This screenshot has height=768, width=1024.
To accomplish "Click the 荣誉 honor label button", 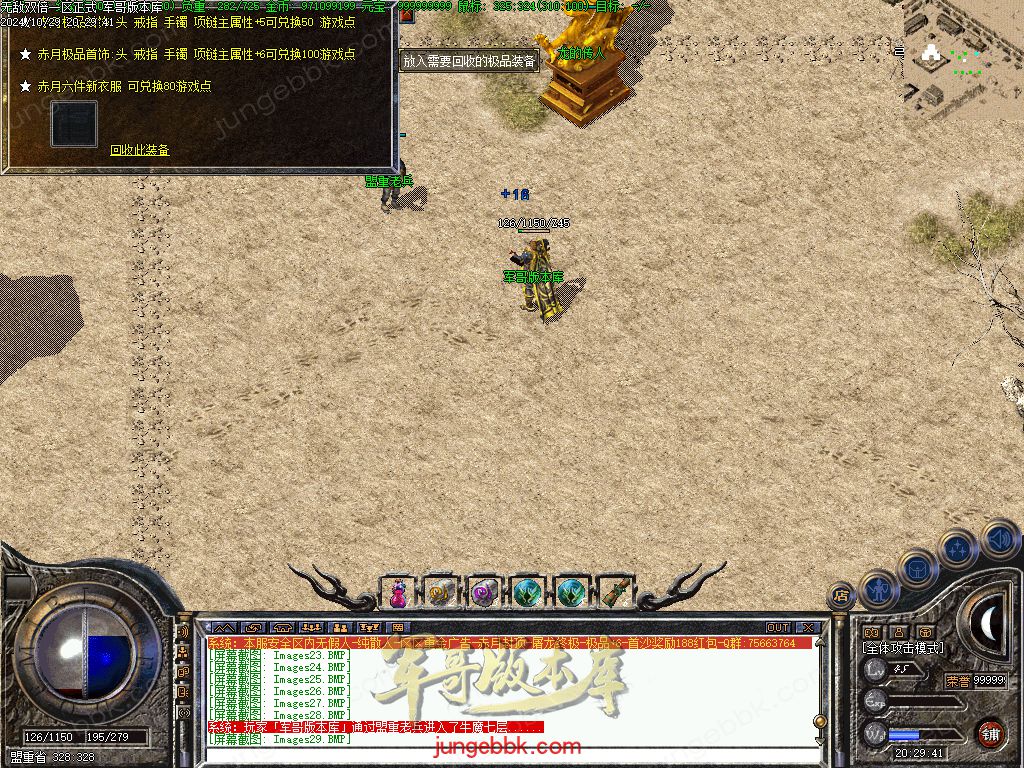I will point(957,680).
